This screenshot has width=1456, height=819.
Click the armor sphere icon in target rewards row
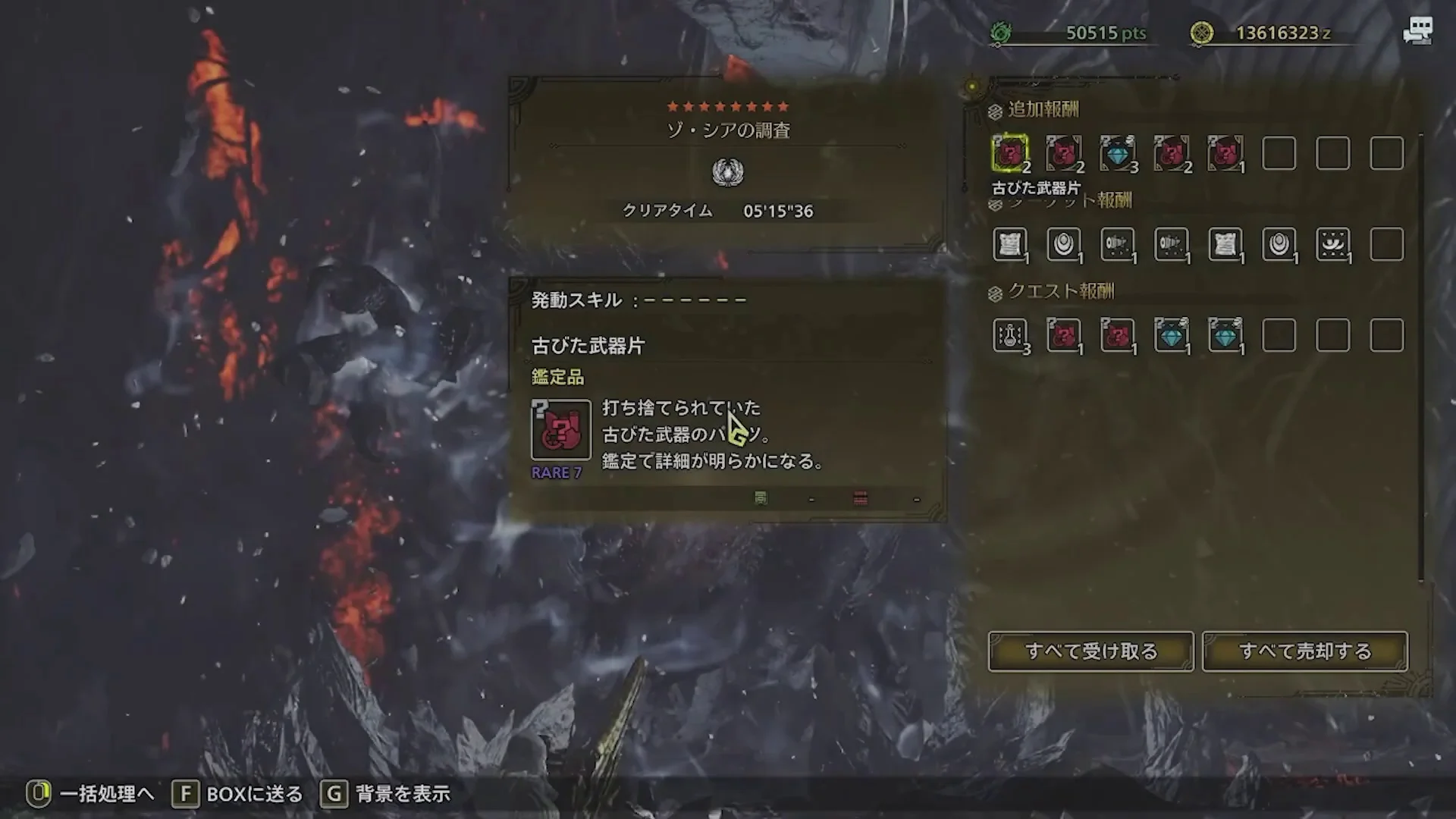point(1065,244)
